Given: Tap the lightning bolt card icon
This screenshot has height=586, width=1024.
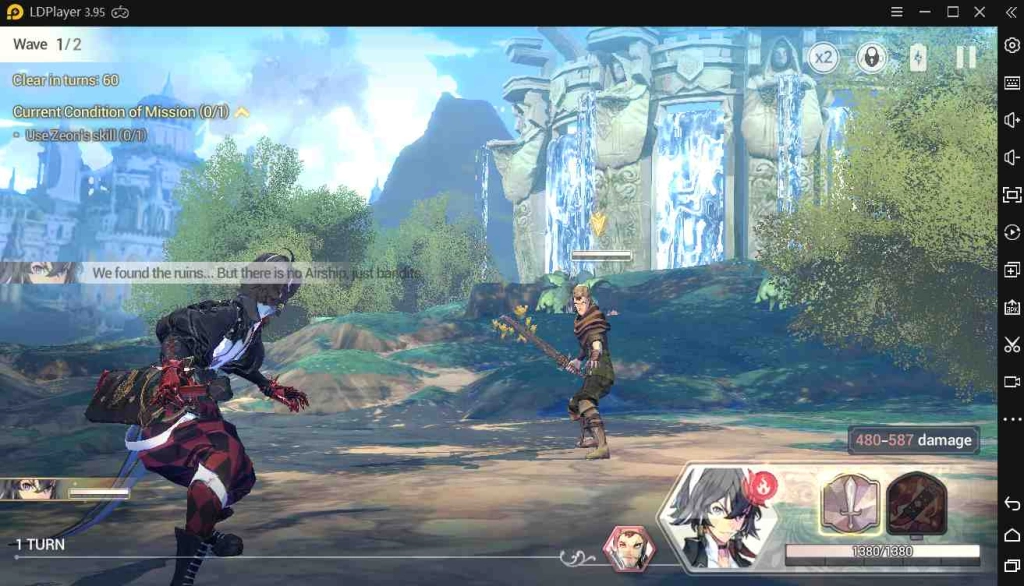Looking at the screenshot, I should pyautogui.click(x=918, y=58).
